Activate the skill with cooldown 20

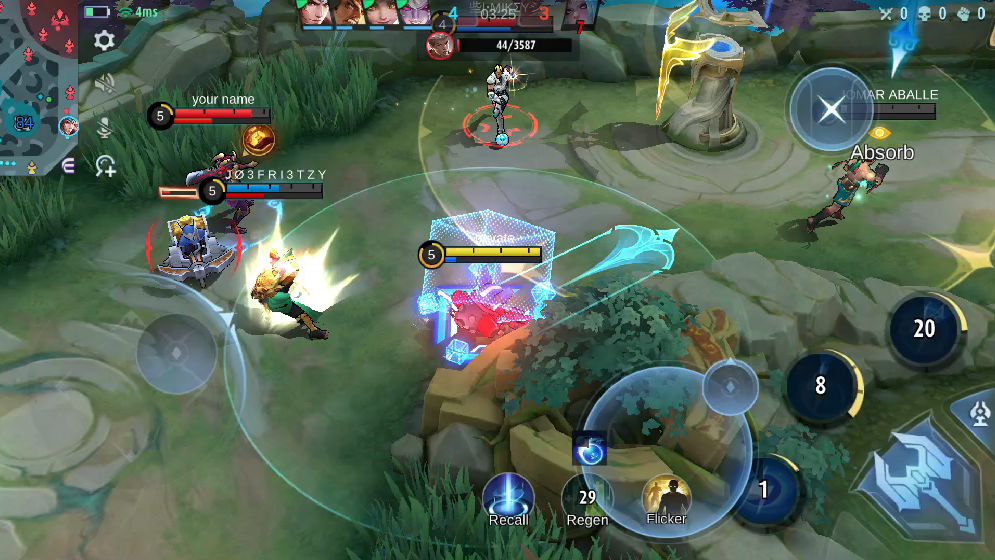click(924, 329)
